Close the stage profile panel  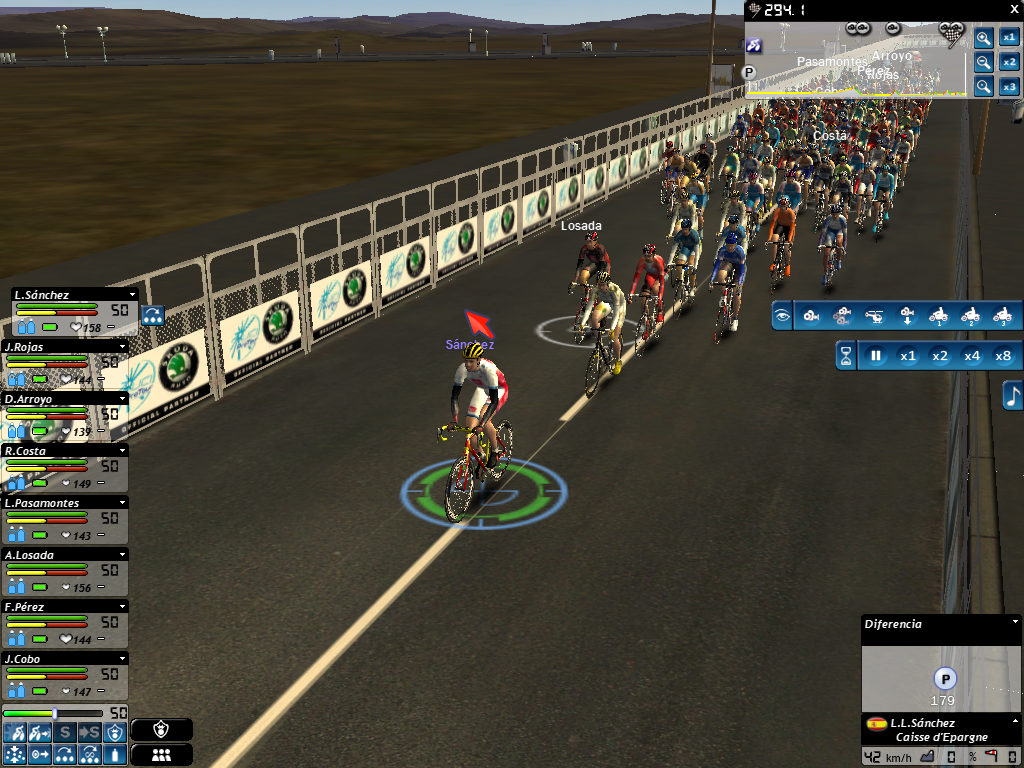pos(1015,8)
